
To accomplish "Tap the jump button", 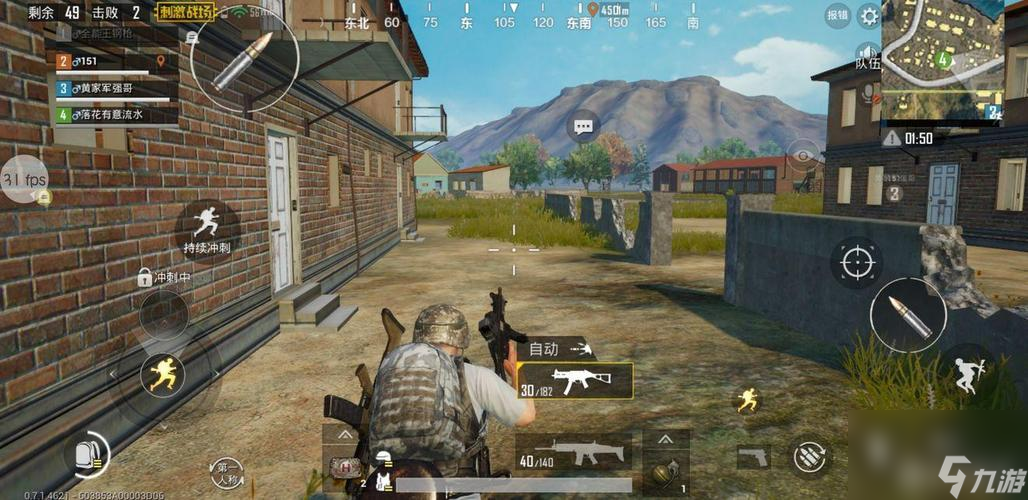I will [x=967, y=374].
